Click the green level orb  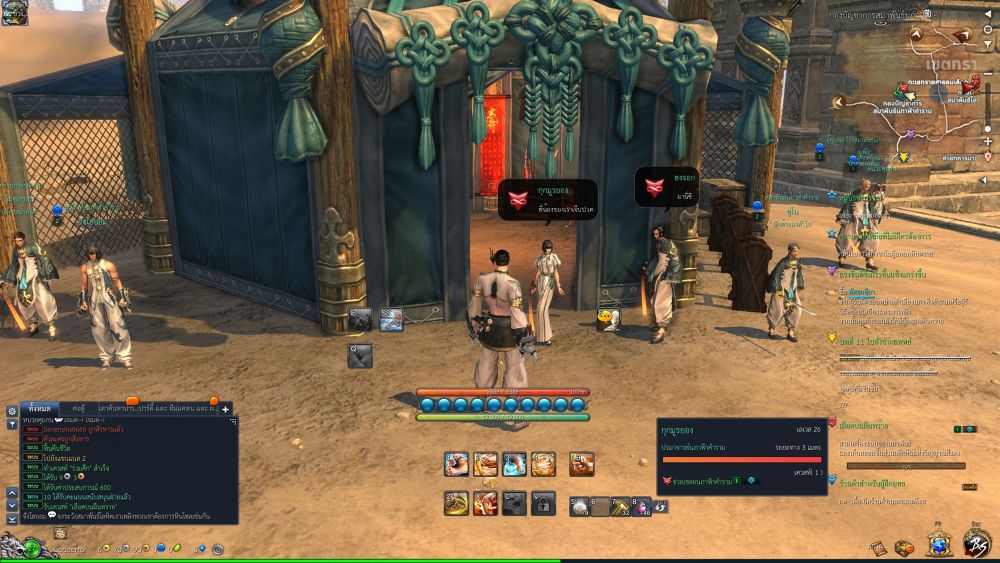pos(33,548)
